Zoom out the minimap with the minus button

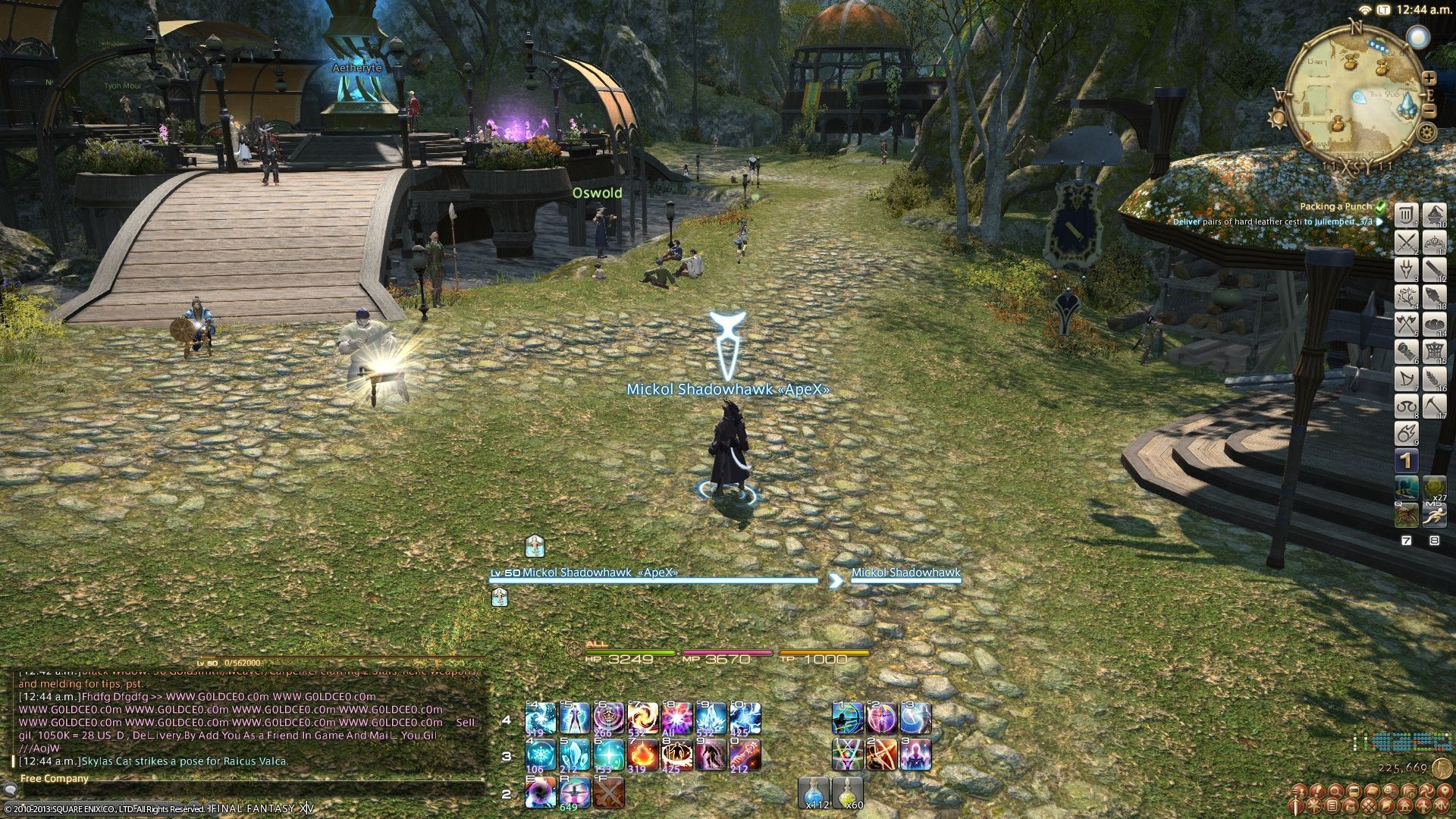[1429, 110]
